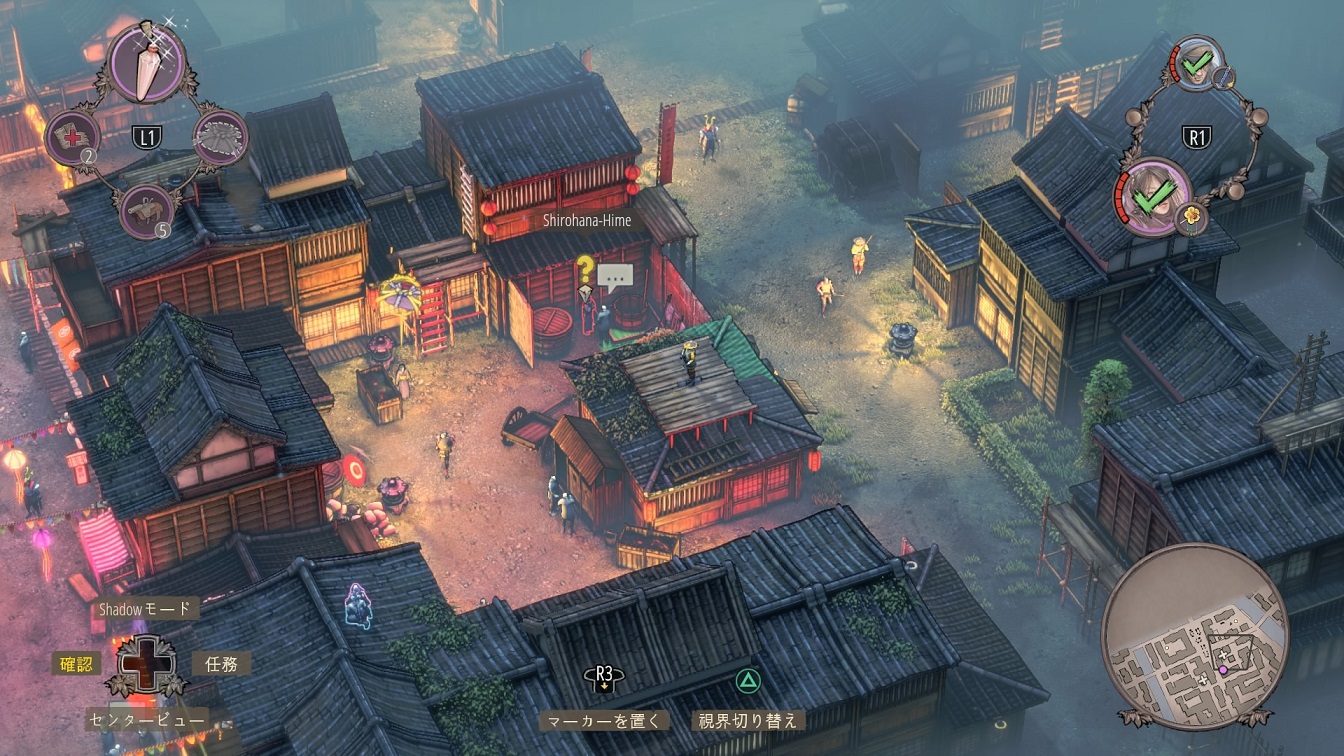Open the 任務 mission label
The height and width of the screenshot is (756, 1344).
pyautogui.click(x=220, y=663)
